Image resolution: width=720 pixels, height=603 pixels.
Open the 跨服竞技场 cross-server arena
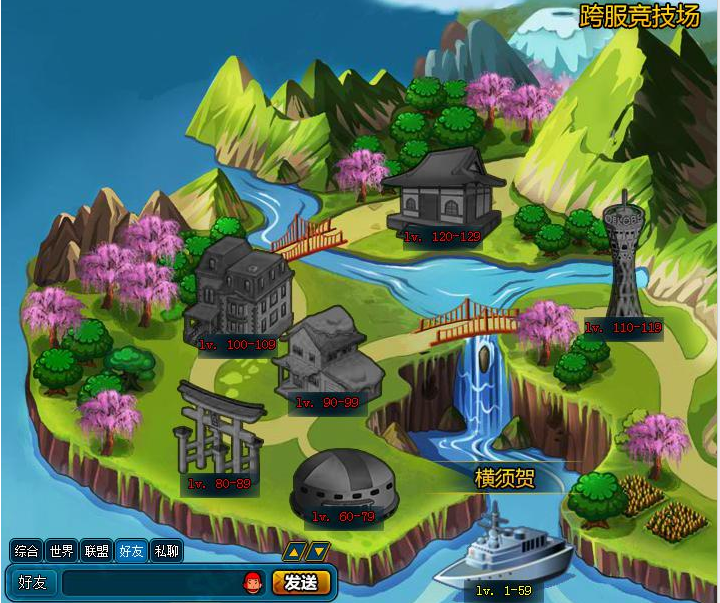640,17
